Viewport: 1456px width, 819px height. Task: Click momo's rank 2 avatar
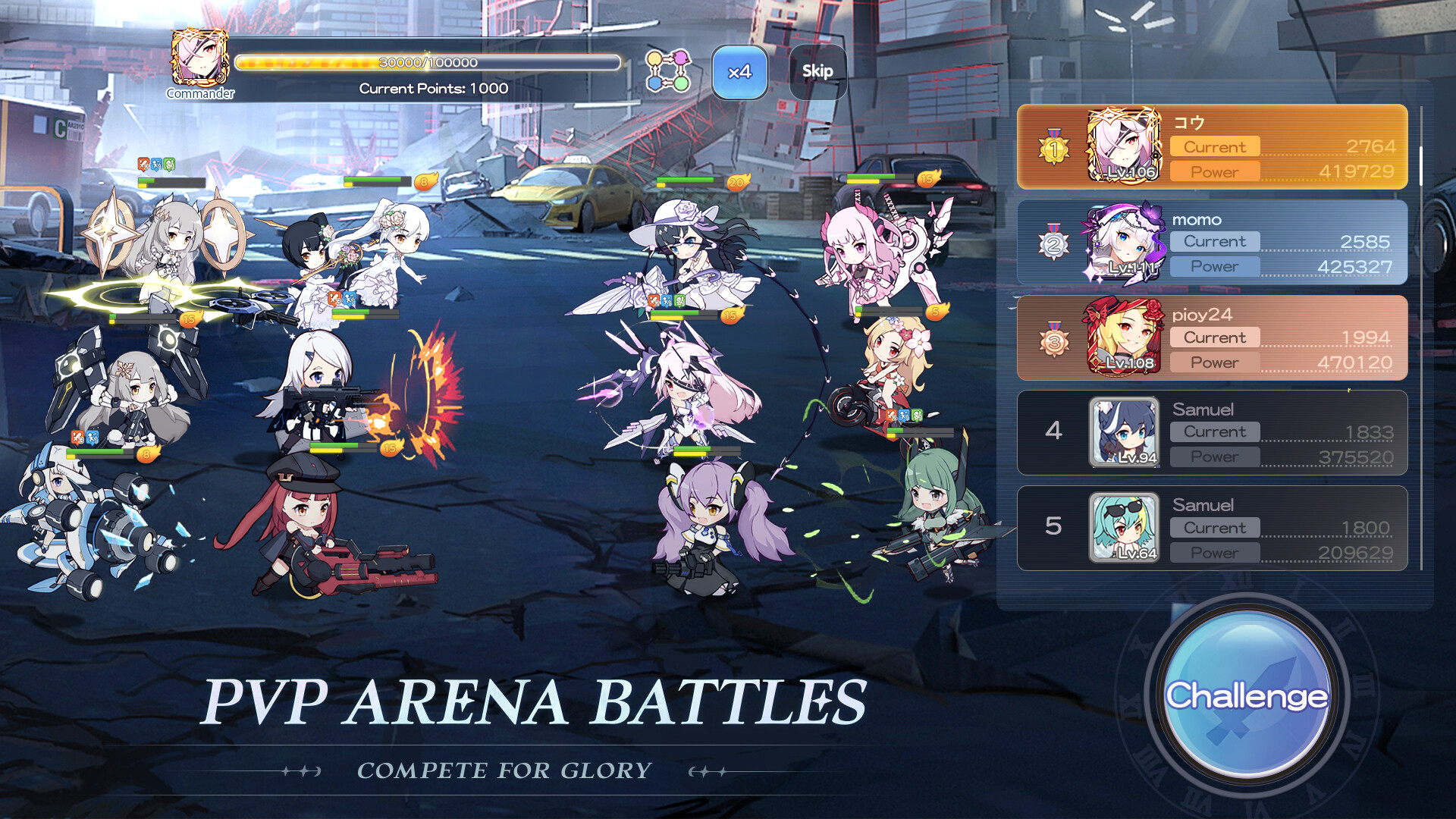point(1125,243)
